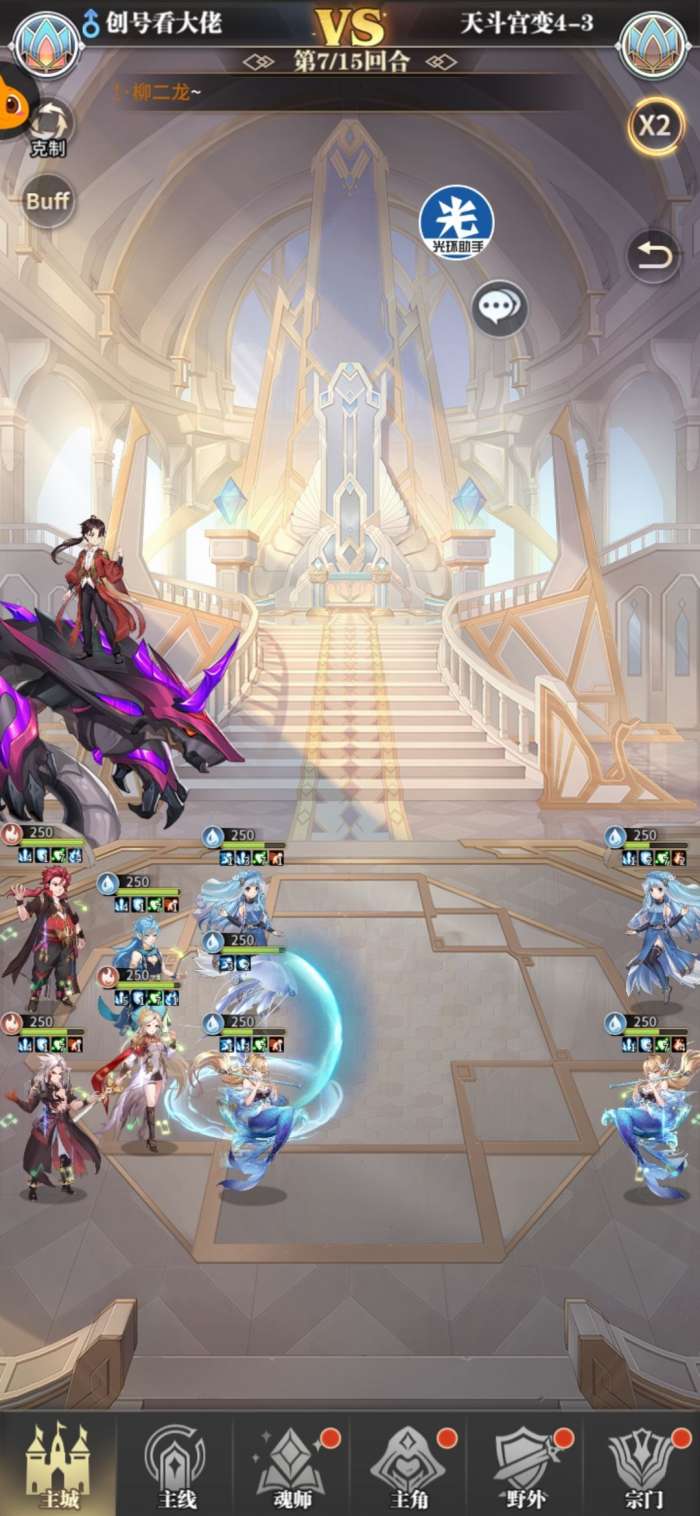The height and width of the screenshot is (1516, 700).
Task: Select the 主角 protagonist tab
Action: pyautogui.click(x=408, y=1464)
